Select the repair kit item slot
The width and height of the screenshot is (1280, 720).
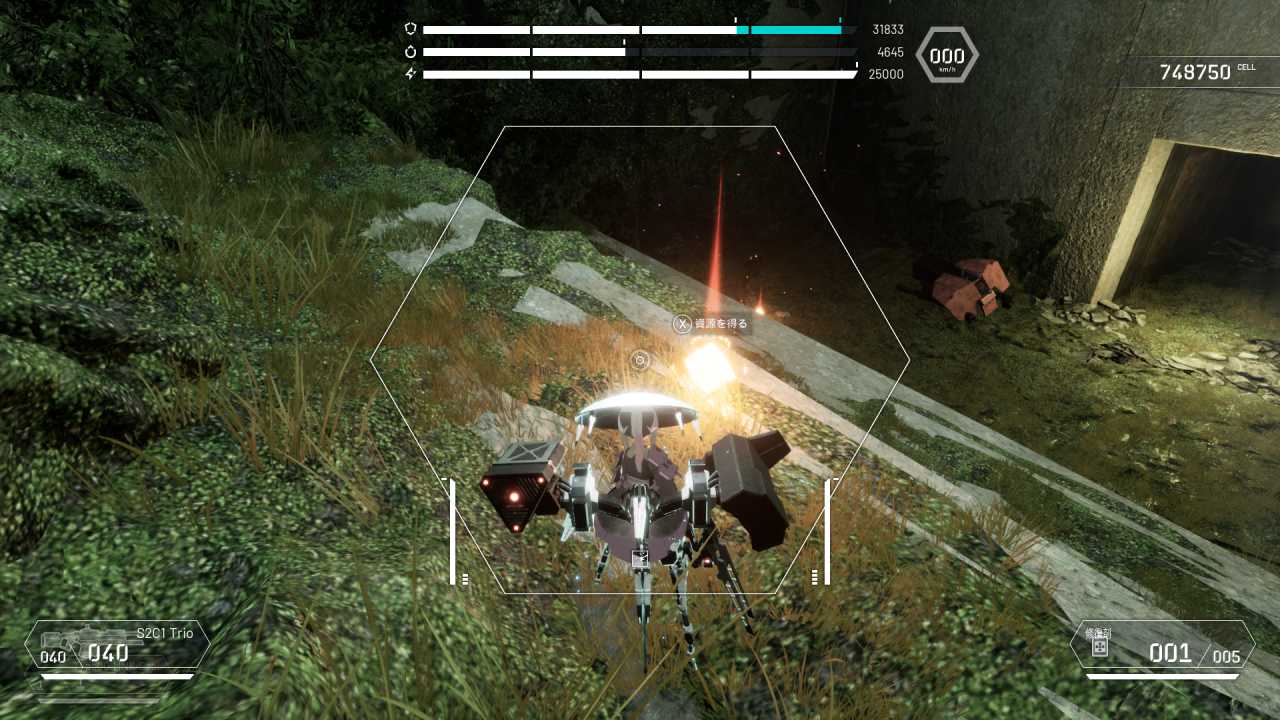(1162, 646)
